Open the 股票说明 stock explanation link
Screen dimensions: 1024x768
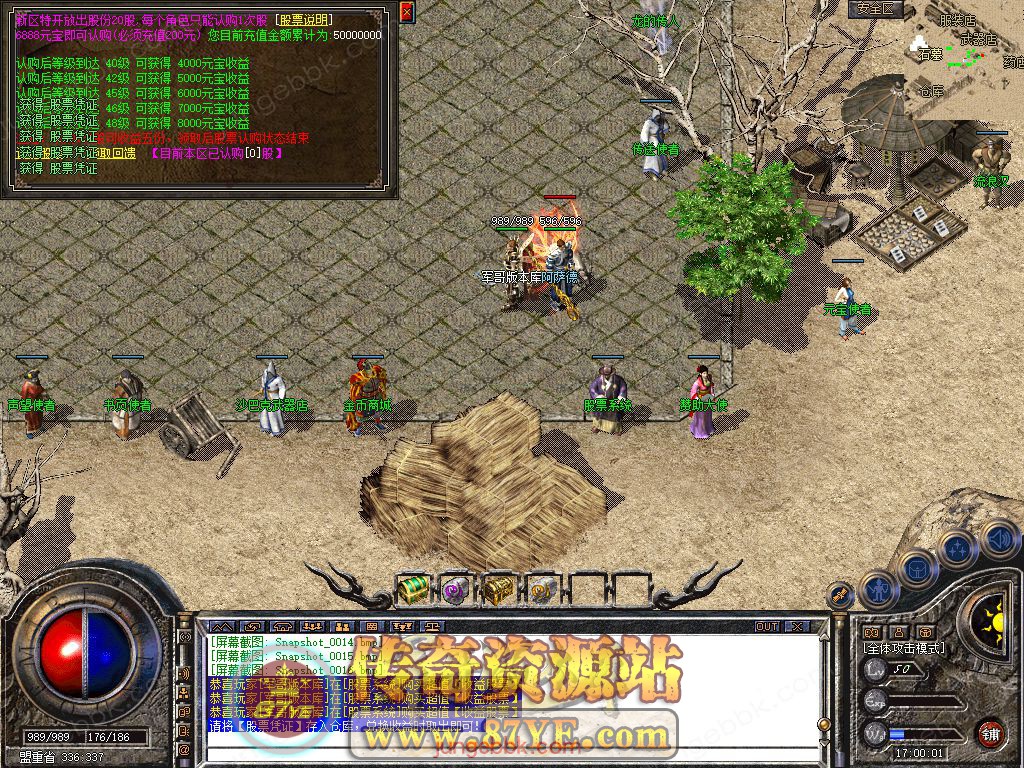click(x=306, y=20)
